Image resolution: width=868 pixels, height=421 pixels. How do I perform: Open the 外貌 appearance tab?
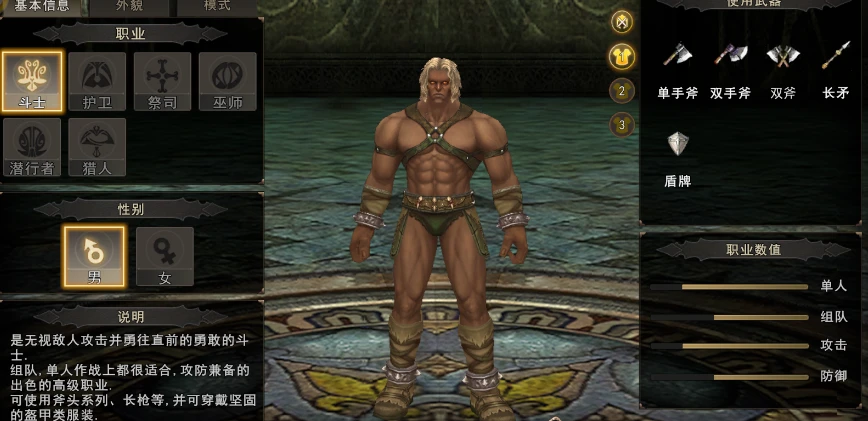click(x=131, y=6)
